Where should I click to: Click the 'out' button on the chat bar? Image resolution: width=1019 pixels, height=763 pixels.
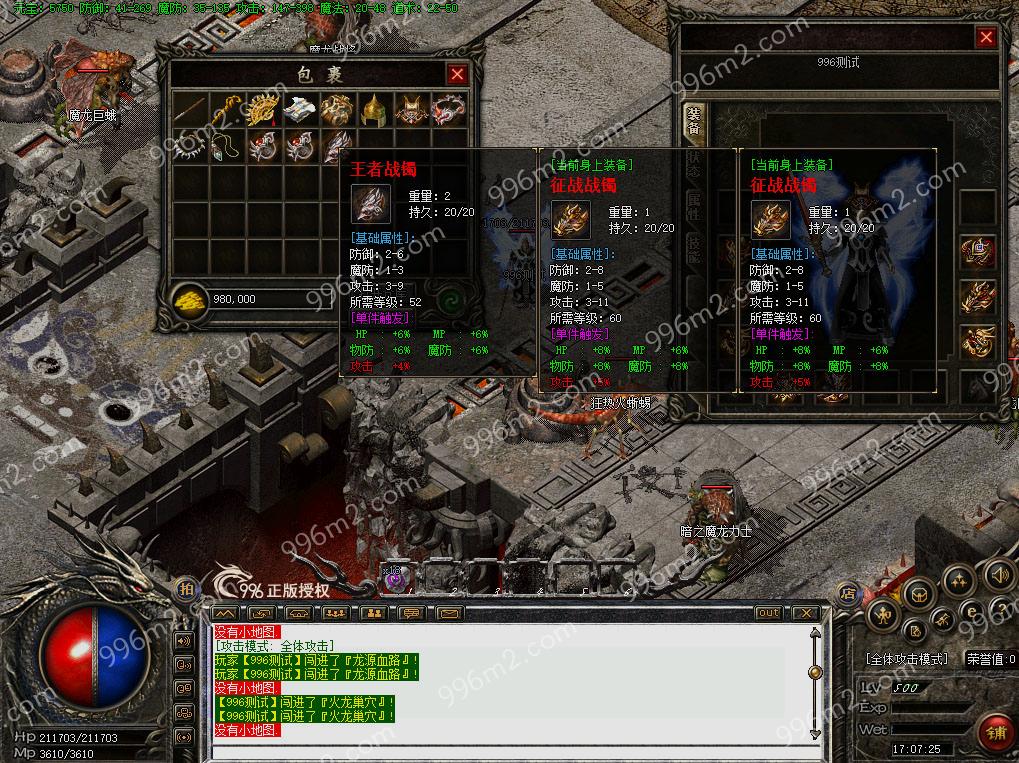coord(769,612)
